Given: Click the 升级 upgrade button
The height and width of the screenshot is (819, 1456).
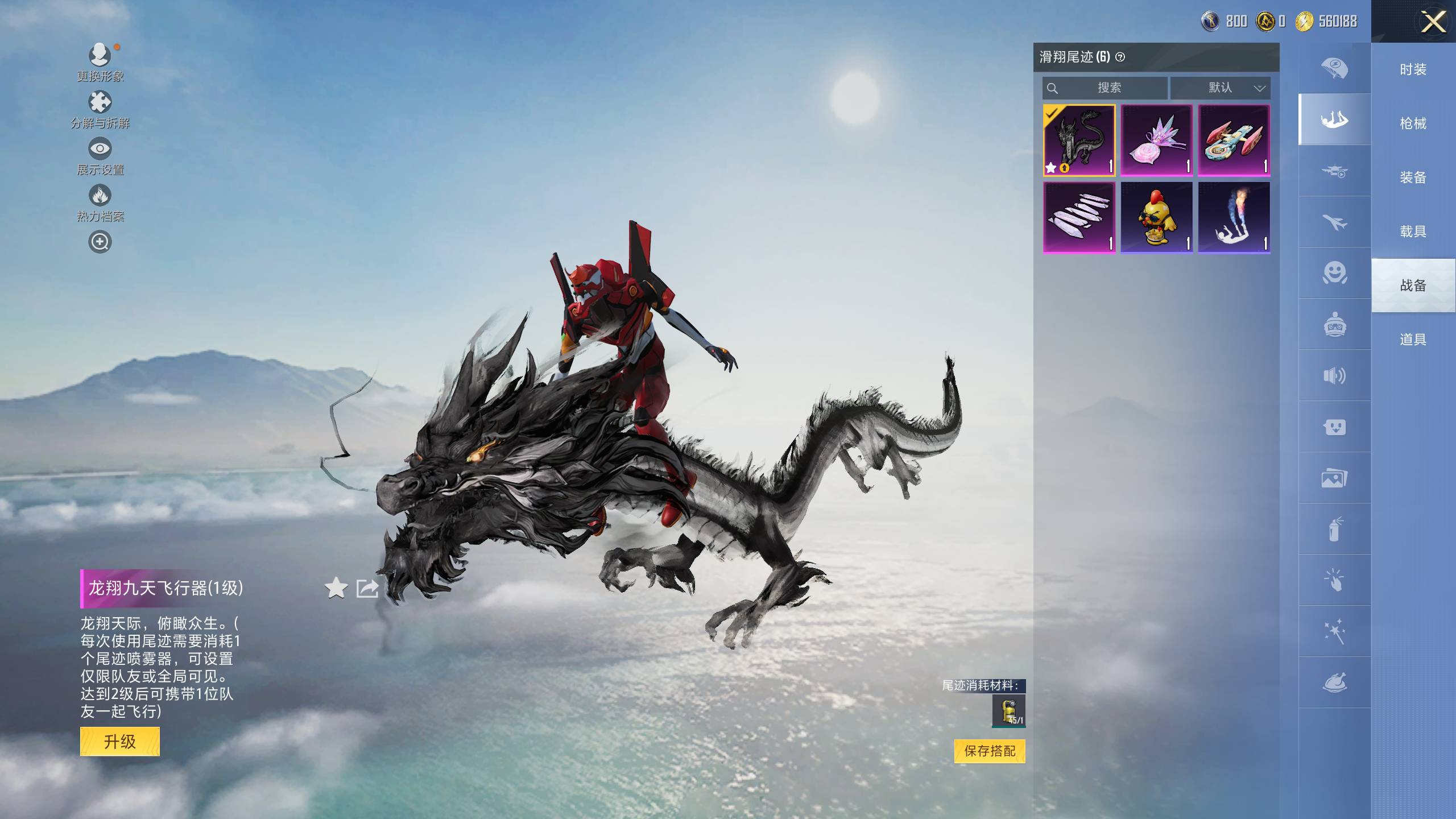Looking at the screenshot, I should [119, 742].
